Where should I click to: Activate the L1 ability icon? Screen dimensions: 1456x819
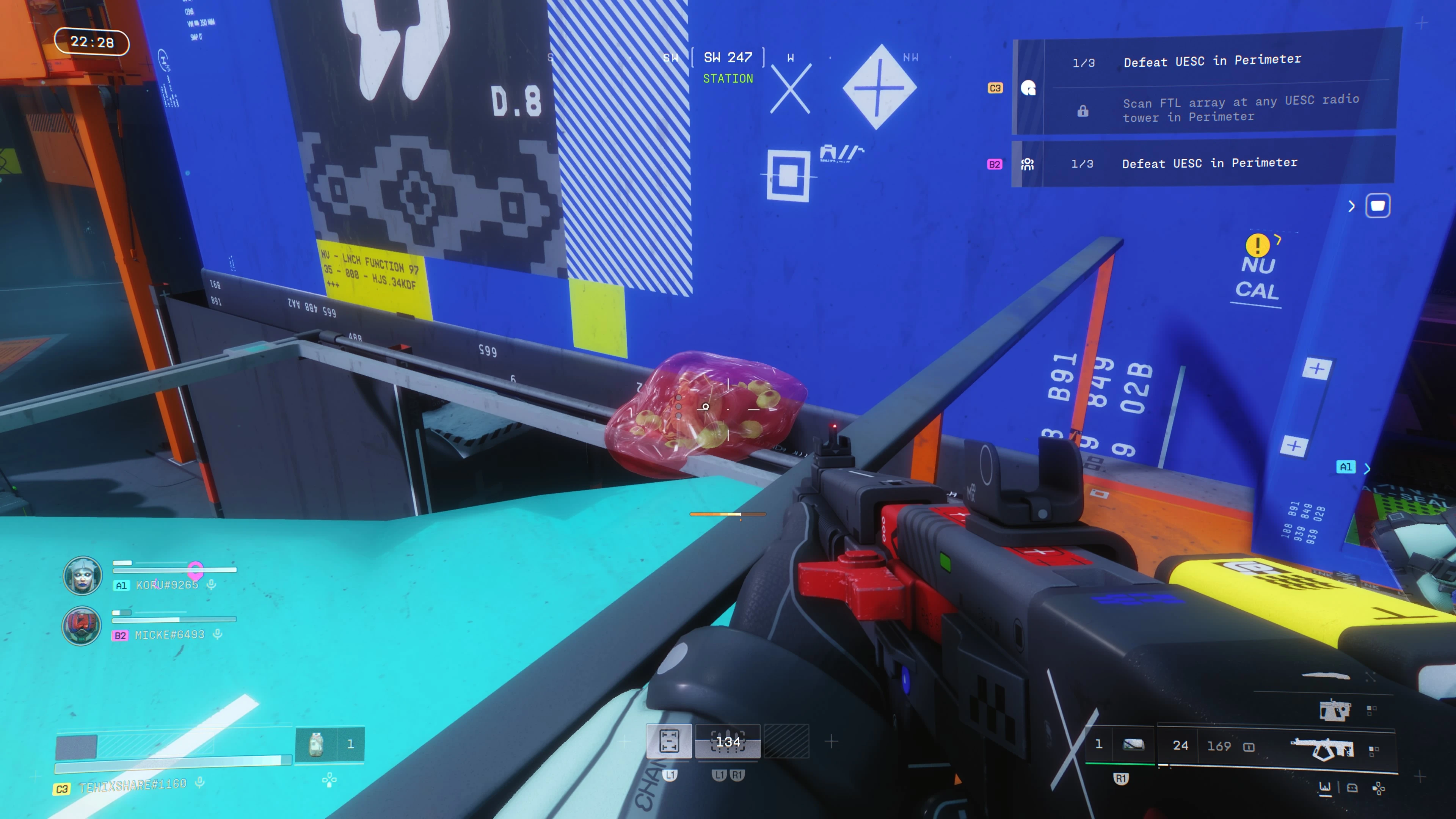tap(668, 741)
